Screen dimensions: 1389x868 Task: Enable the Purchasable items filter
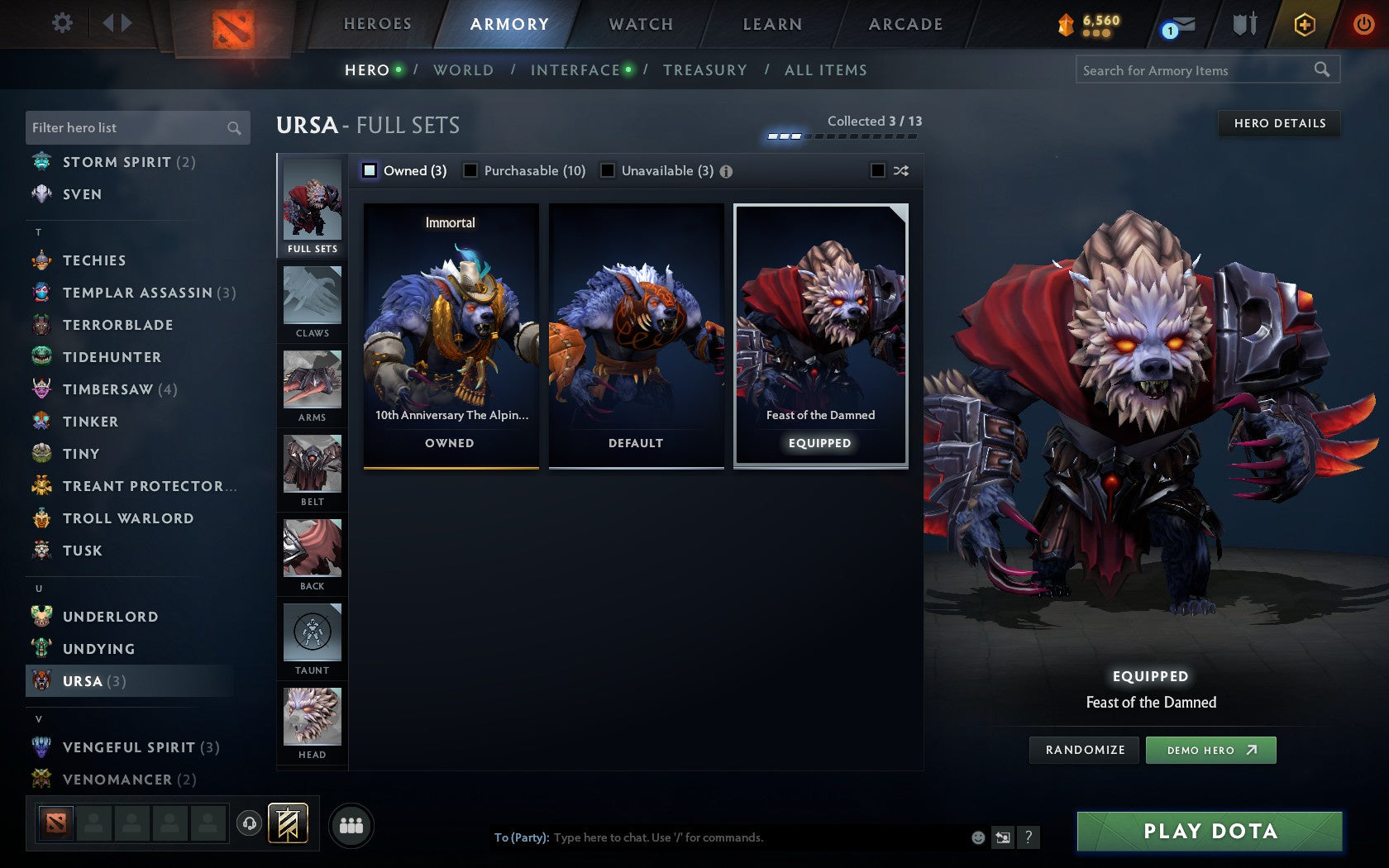[471, 170]
